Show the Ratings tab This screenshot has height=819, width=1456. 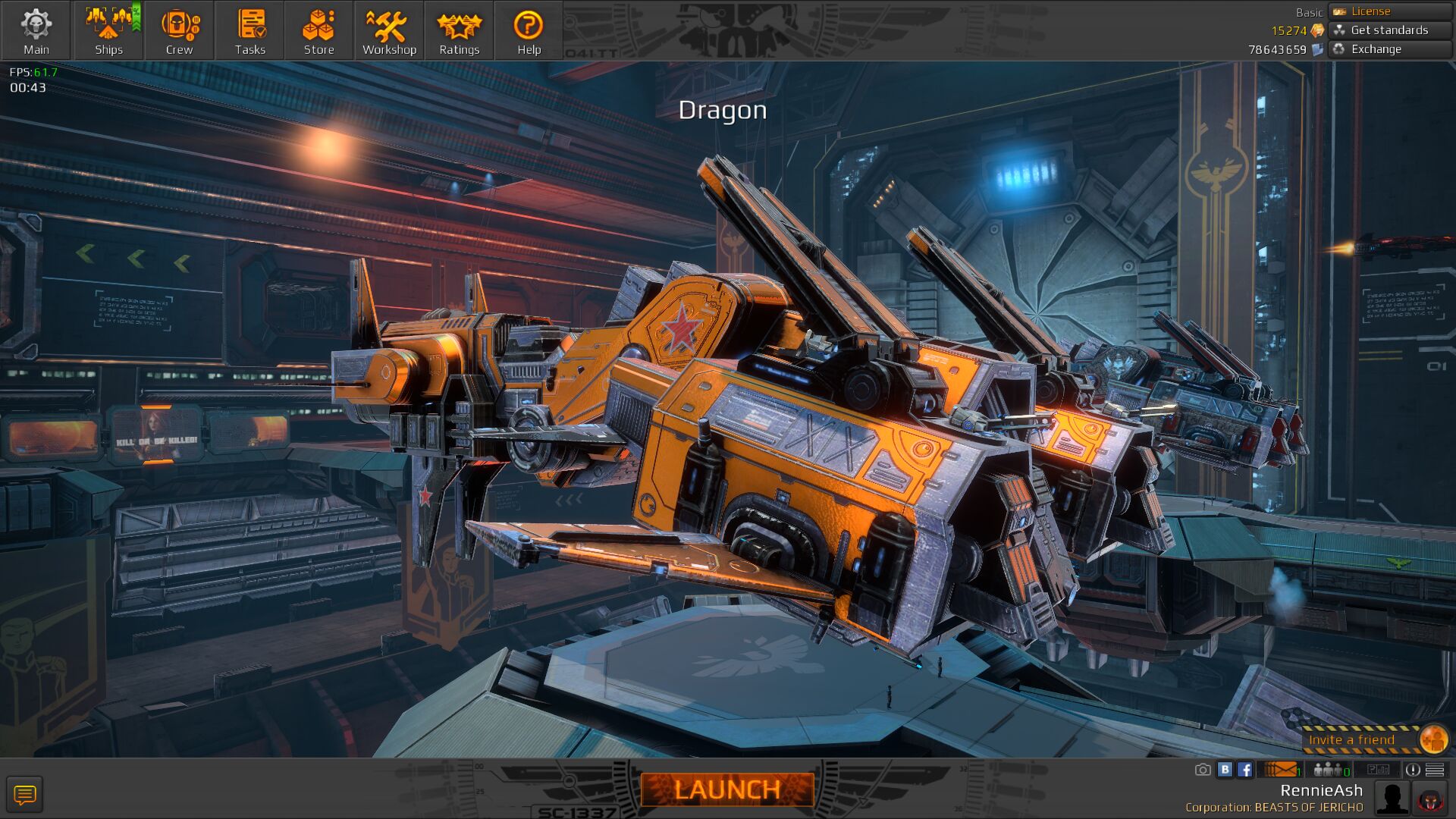point(459,31)
